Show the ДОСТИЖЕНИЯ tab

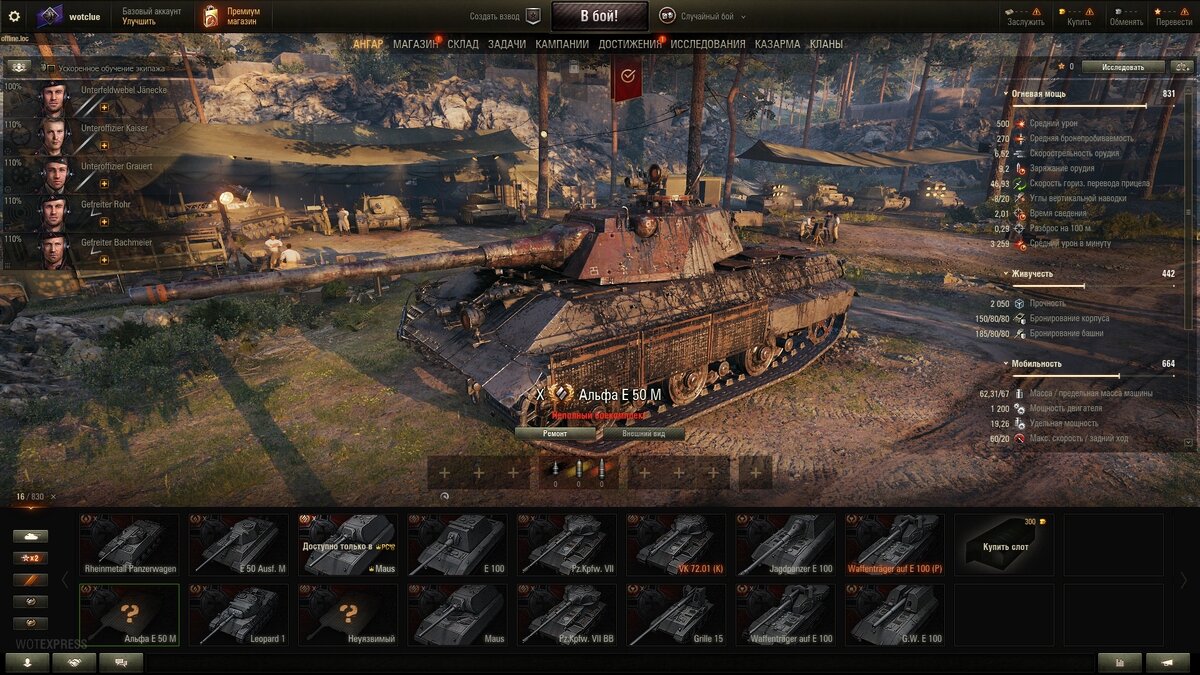pyautogui.click(x=630, y=44)
